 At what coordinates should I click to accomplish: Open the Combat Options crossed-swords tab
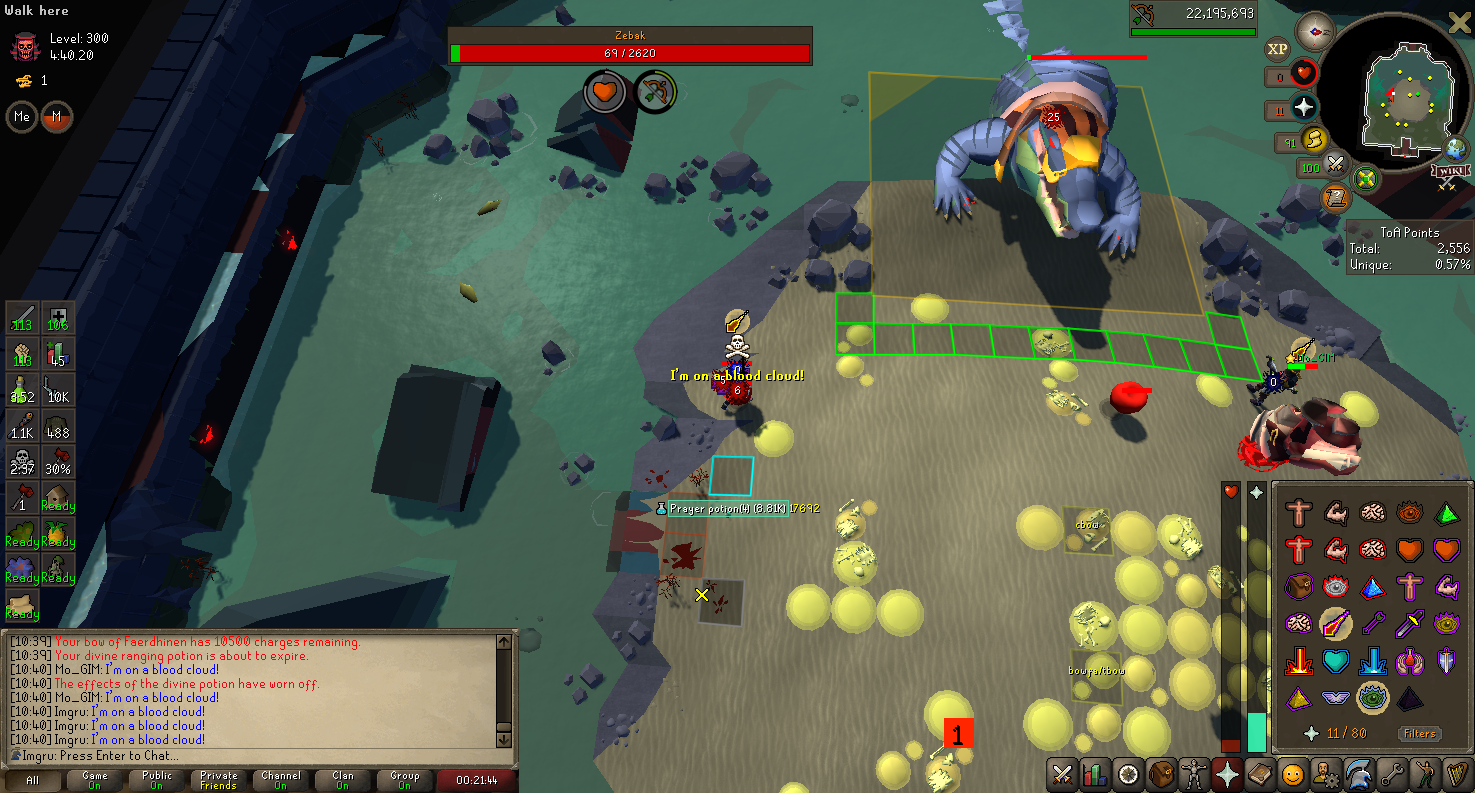pyautogui.click(x=1063, y=774)
